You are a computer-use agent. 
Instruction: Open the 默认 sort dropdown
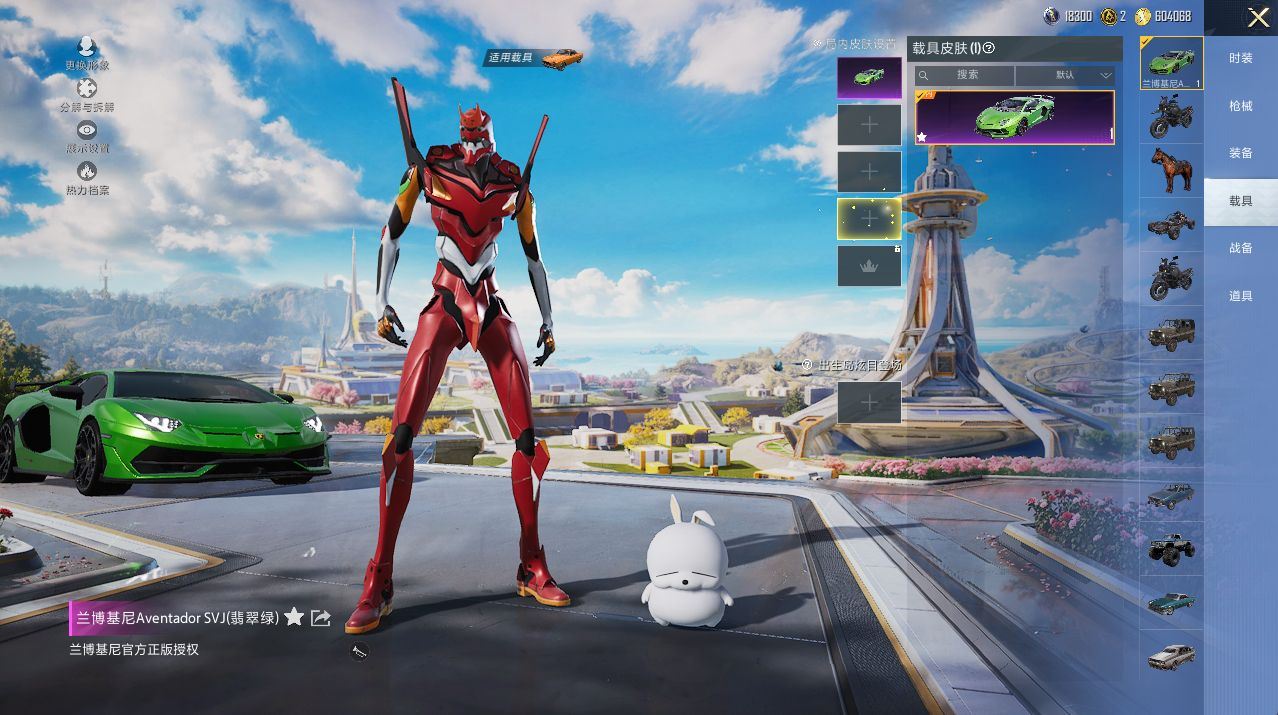(1065, 75)
